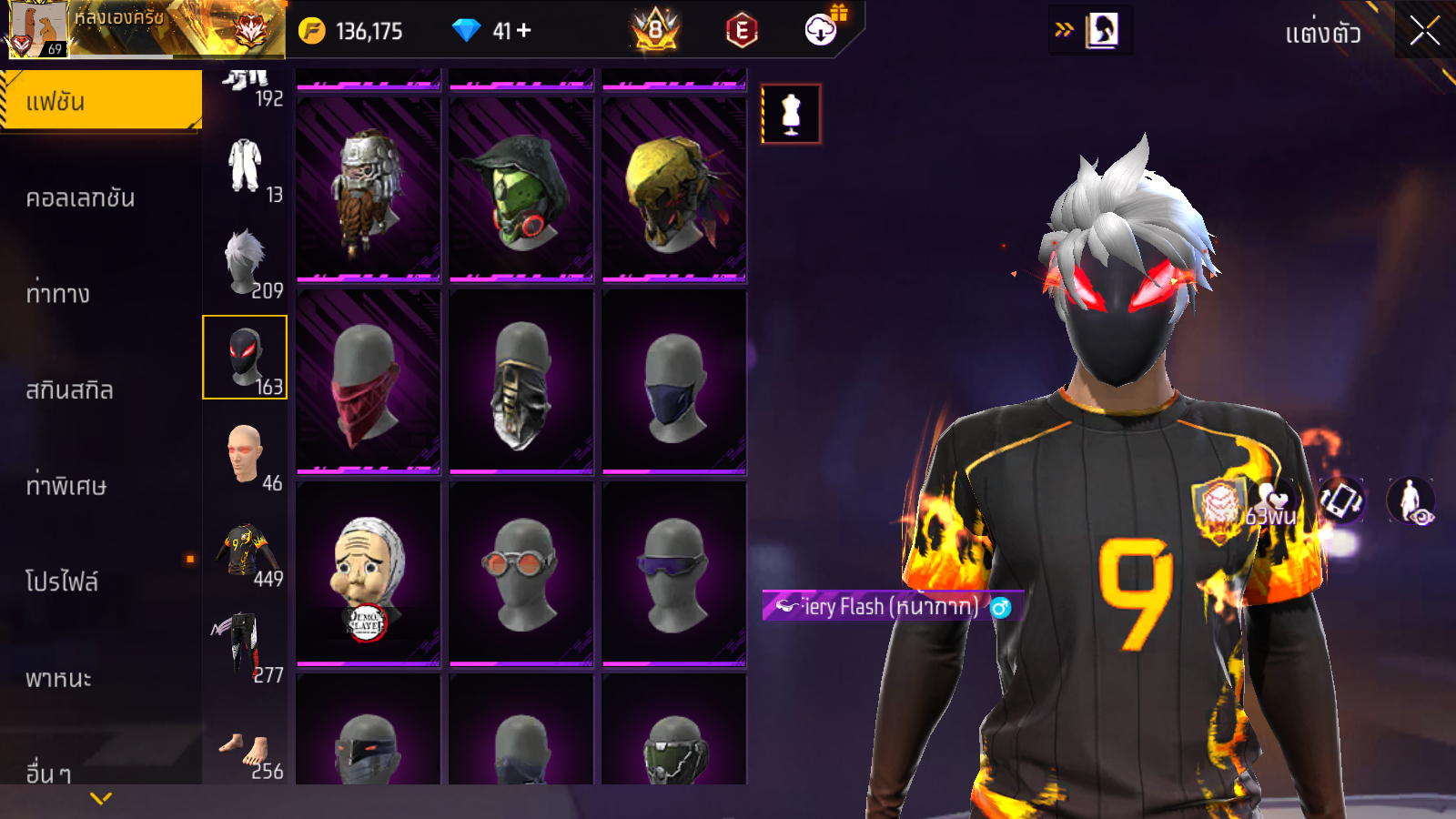Choose the white-hair hairstyle category
The width and height of the screenshot is (1456, 819).
pyautogui.click(x=245, y=262)
